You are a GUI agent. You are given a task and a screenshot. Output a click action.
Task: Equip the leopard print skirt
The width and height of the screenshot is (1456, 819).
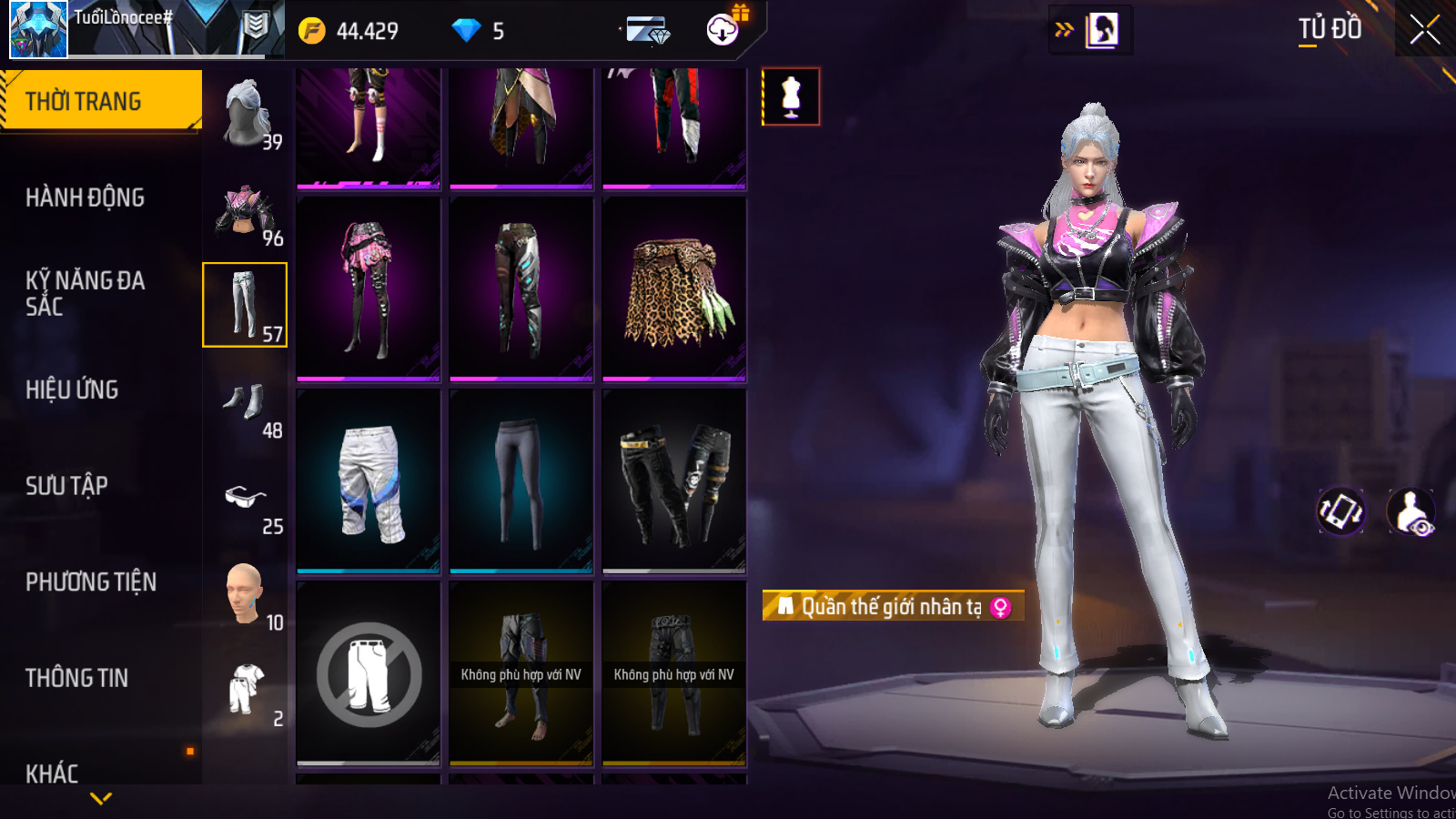point(674,289)
